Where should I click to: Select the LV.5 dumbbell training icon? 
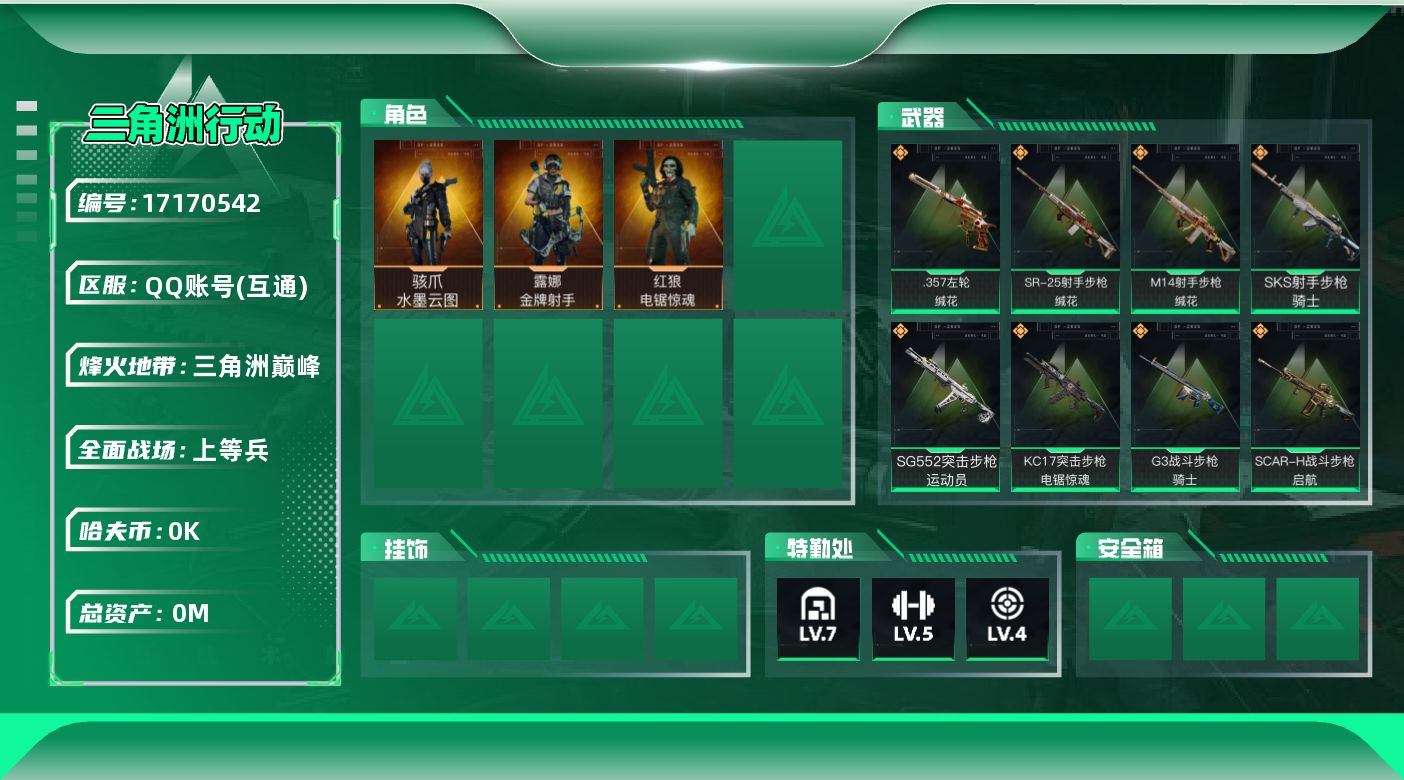(912, 617)
